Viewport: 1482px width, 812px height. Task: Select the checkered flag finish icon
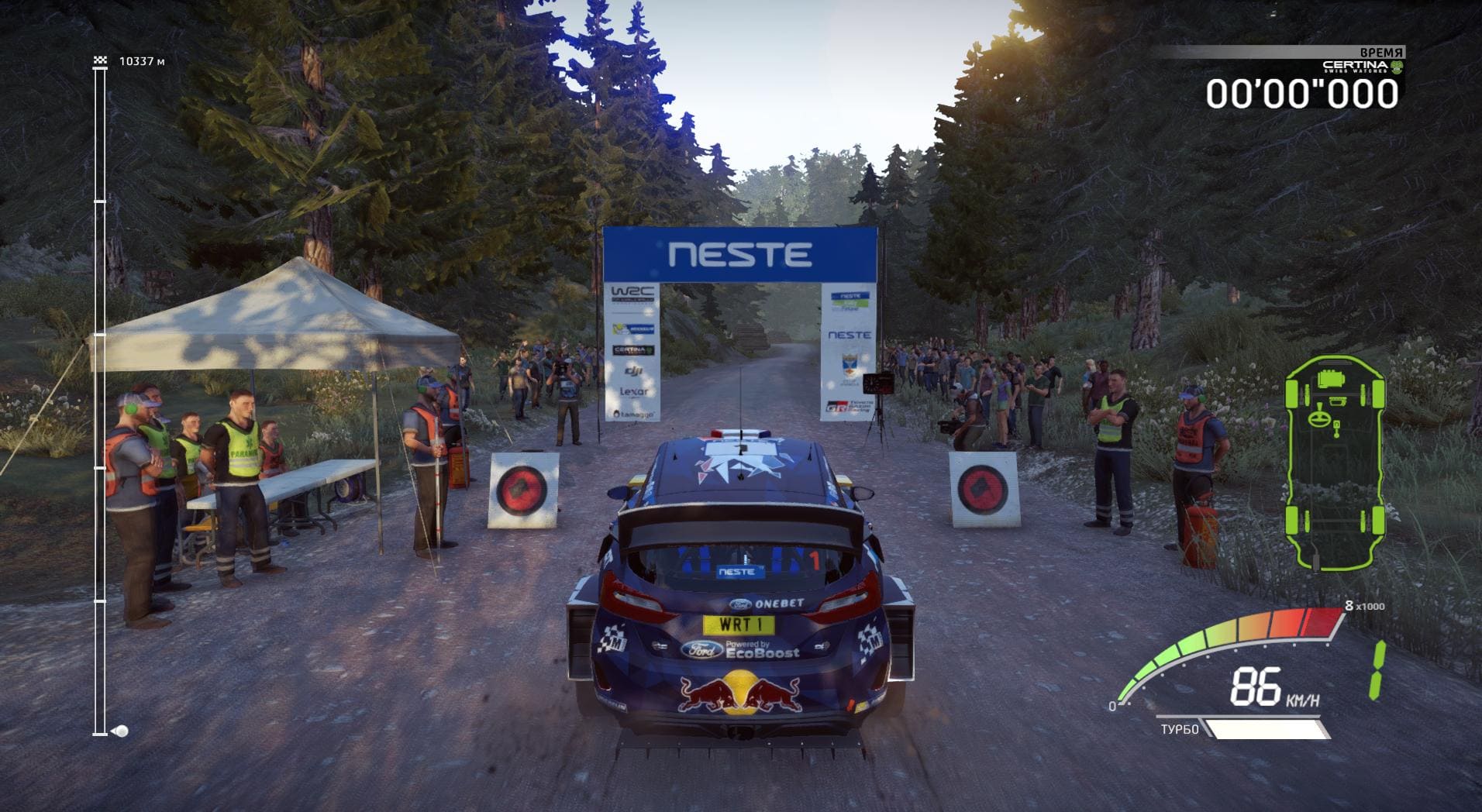point(99,60)
